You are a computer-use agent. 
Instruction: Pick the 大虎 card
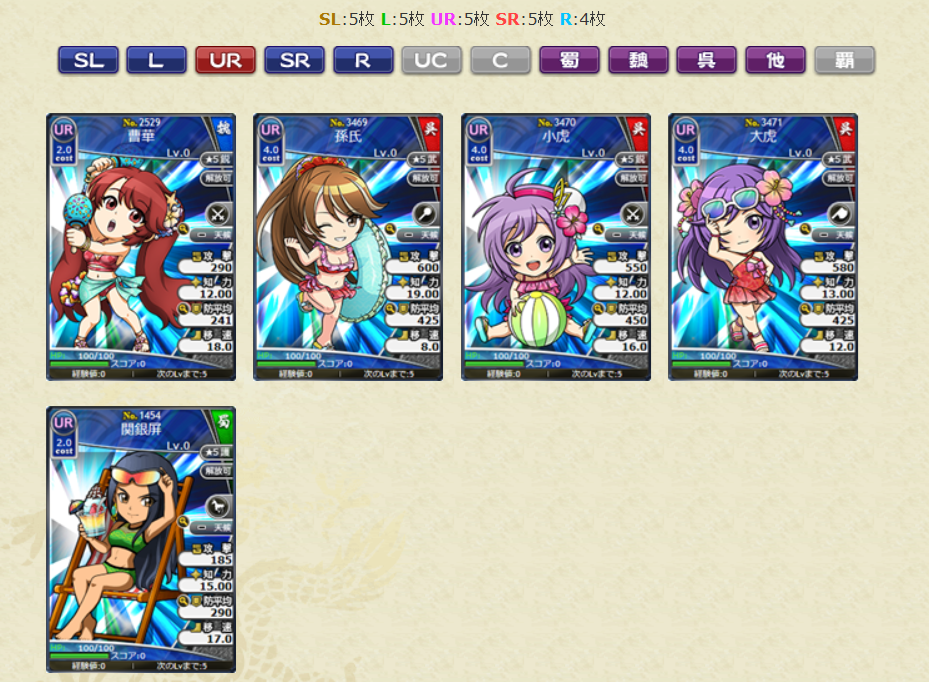[x=763, y=247]
